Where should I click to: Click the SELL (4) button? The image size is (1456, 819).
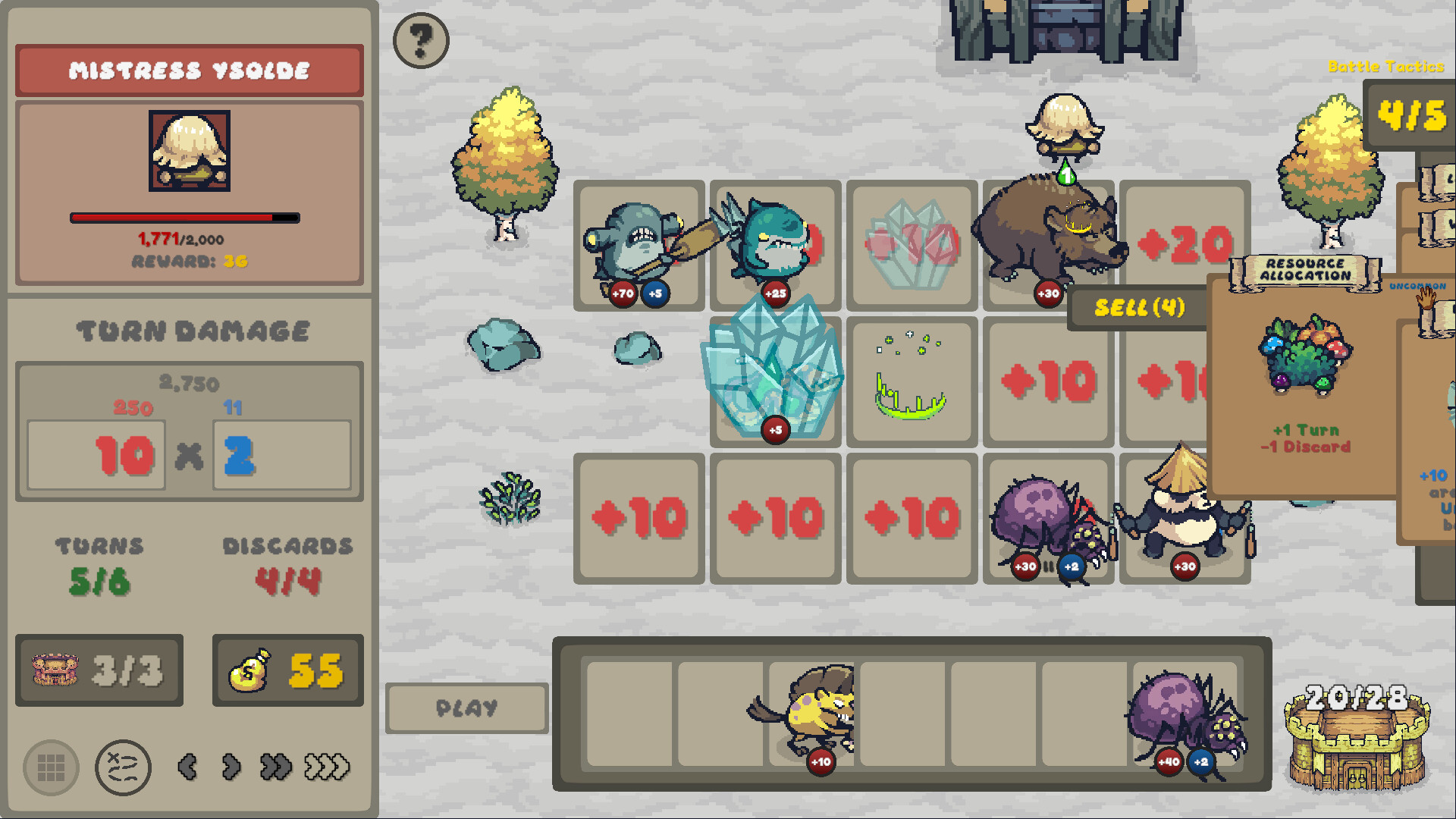point(1137,307)
